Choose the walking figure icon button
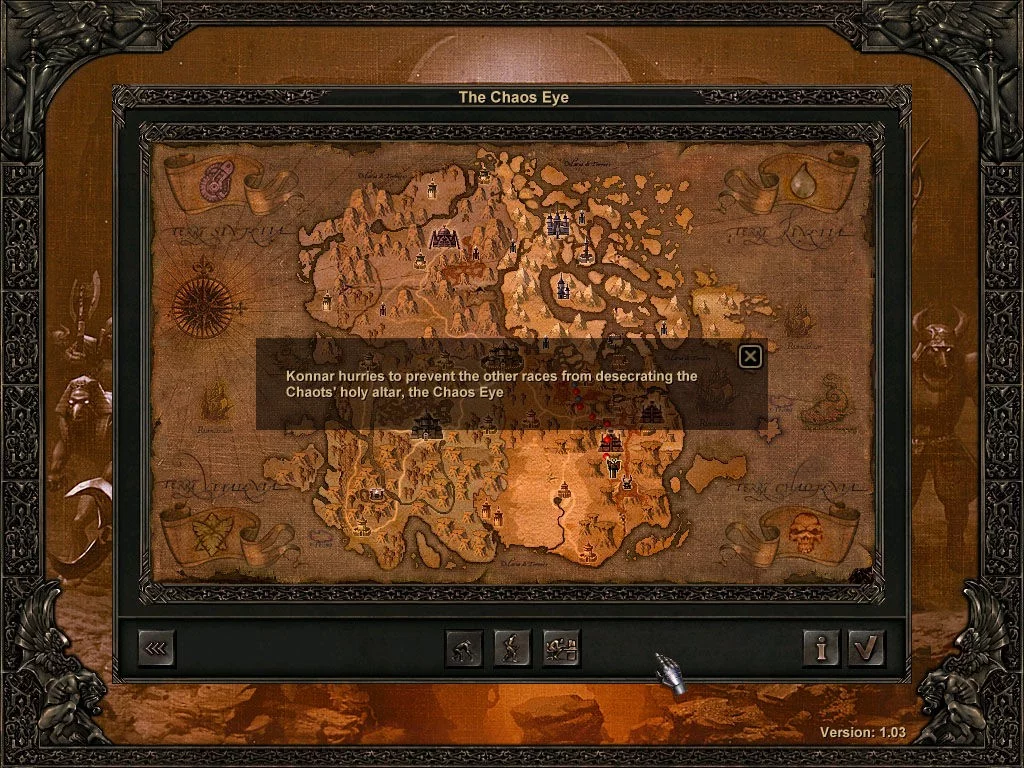The image size is (1024, 768). (x=512, y=648)
